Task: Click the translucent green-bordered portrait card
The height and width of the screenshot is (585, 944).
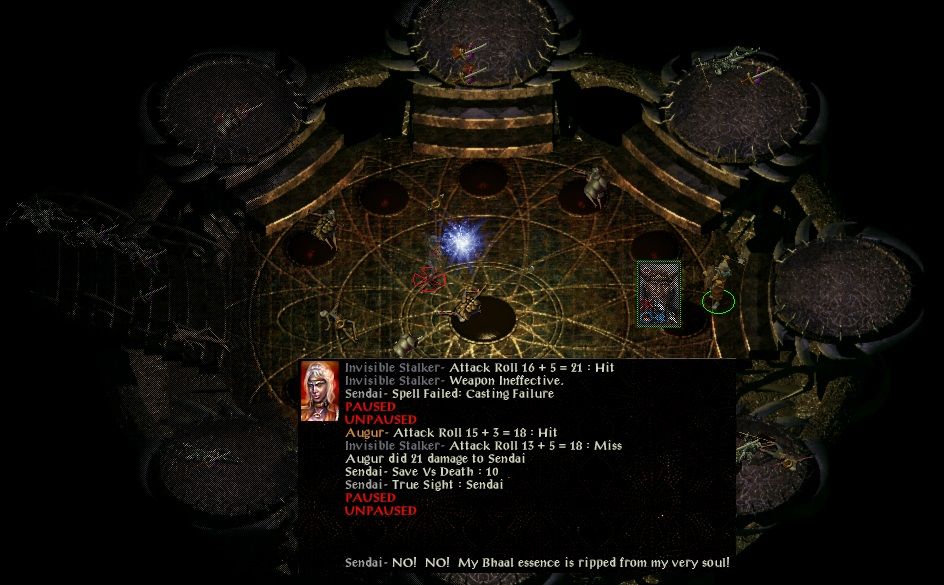Action: point(659,293)
